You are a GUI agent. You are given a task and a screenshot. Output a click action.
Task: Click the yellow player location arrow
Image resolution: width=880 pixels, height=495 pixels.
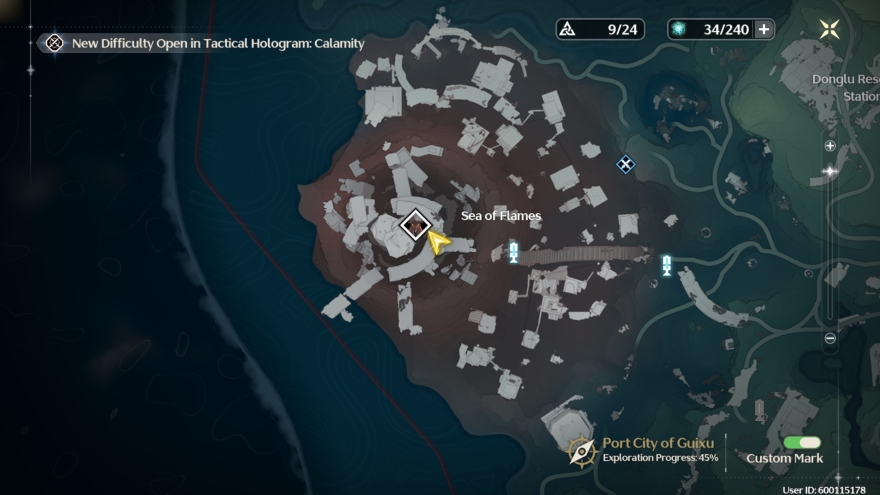[437, 242]
